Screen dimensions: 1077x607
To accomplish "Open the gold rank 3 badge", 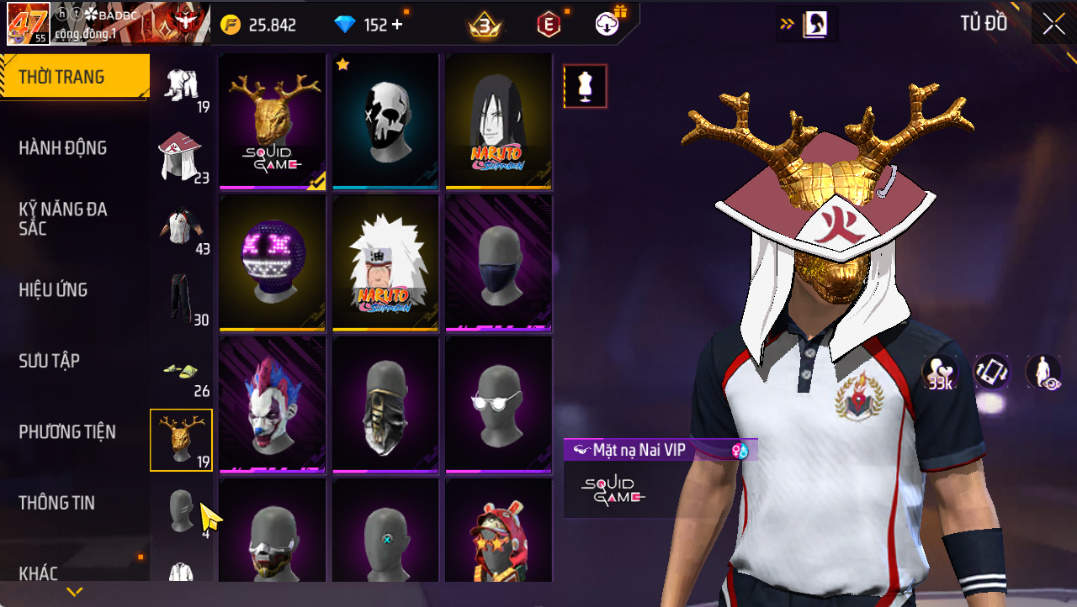I will pos(485,24).
